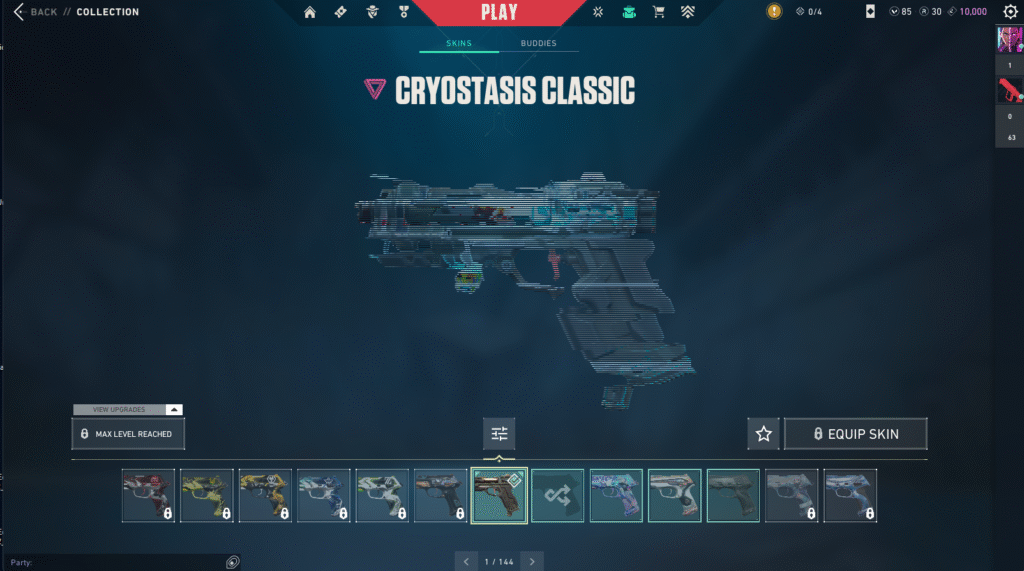Screen dimensions: 1024x571
Task: Click the red PLAY button
Action: click(x=499, y=13)
